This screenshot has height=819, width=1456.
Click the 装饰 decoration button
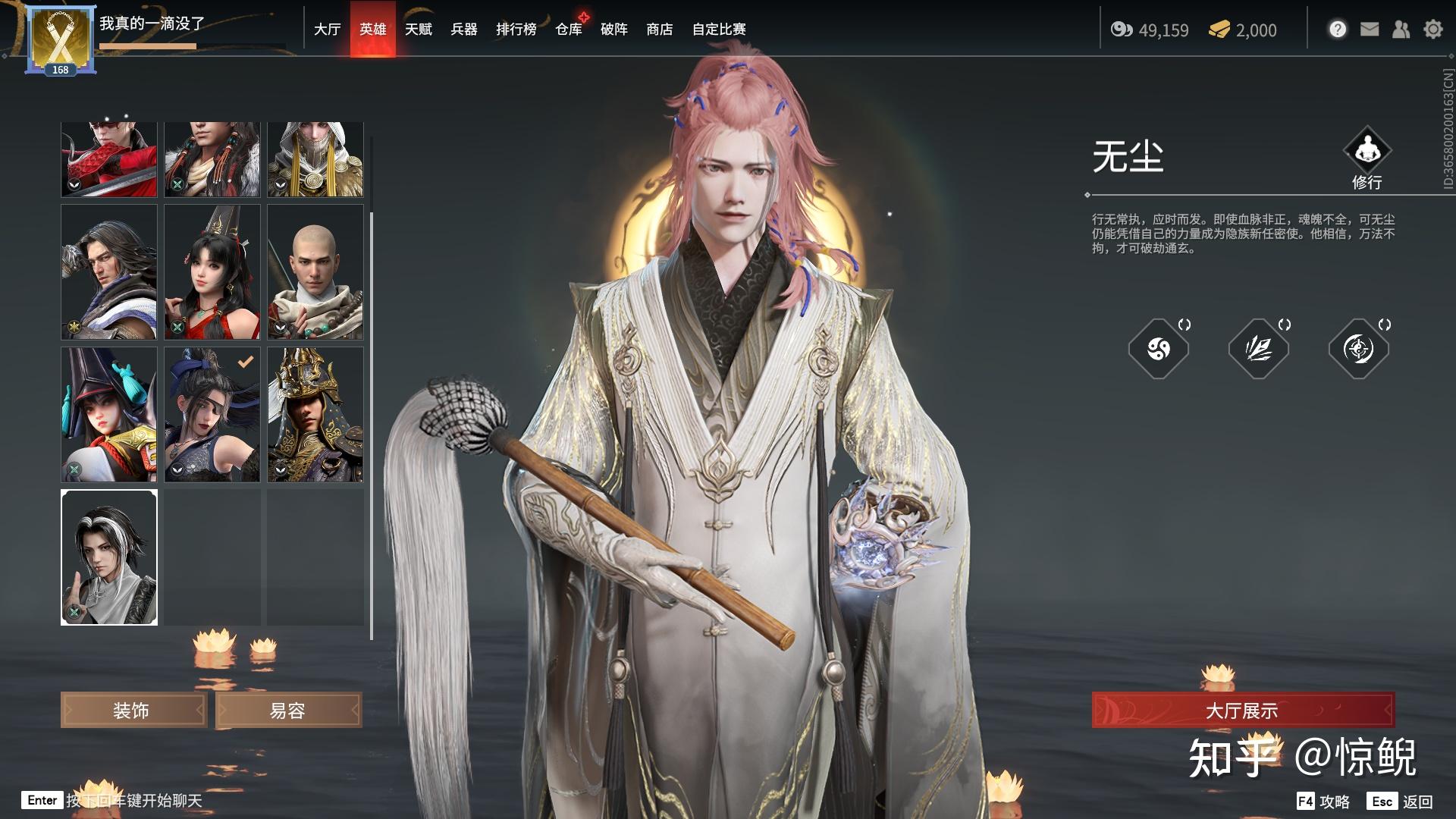pyautogui.click(x=133, y=711)
